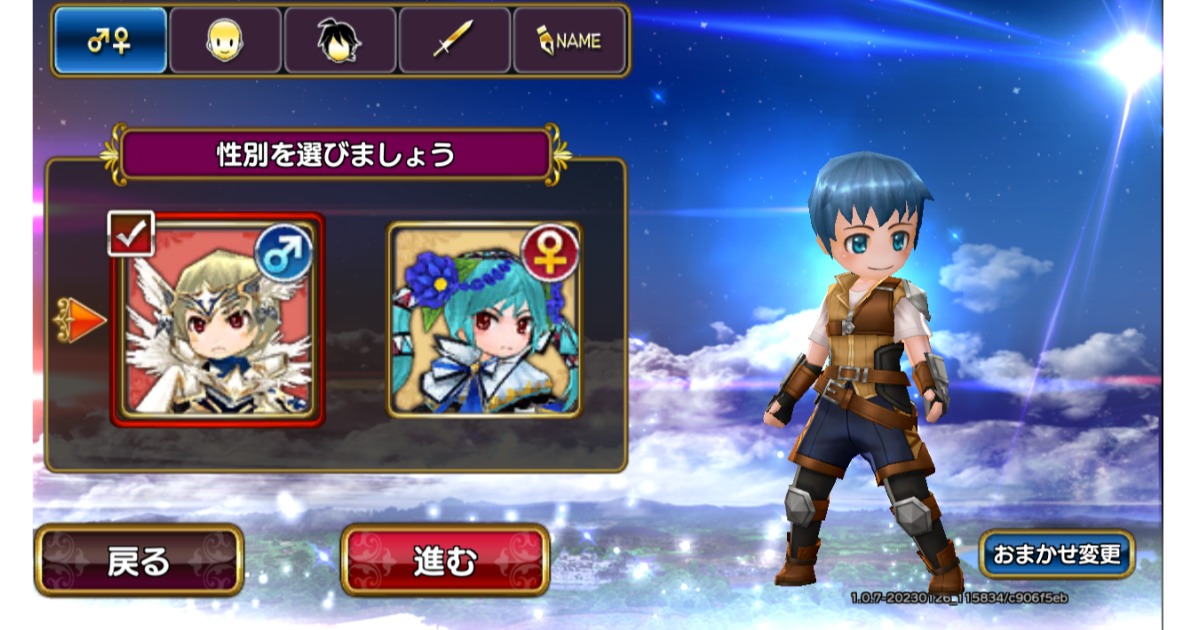Viewport: 1200px width, 630px height.
Task: Open the hairstyle tab
Action: click(340, 42)
